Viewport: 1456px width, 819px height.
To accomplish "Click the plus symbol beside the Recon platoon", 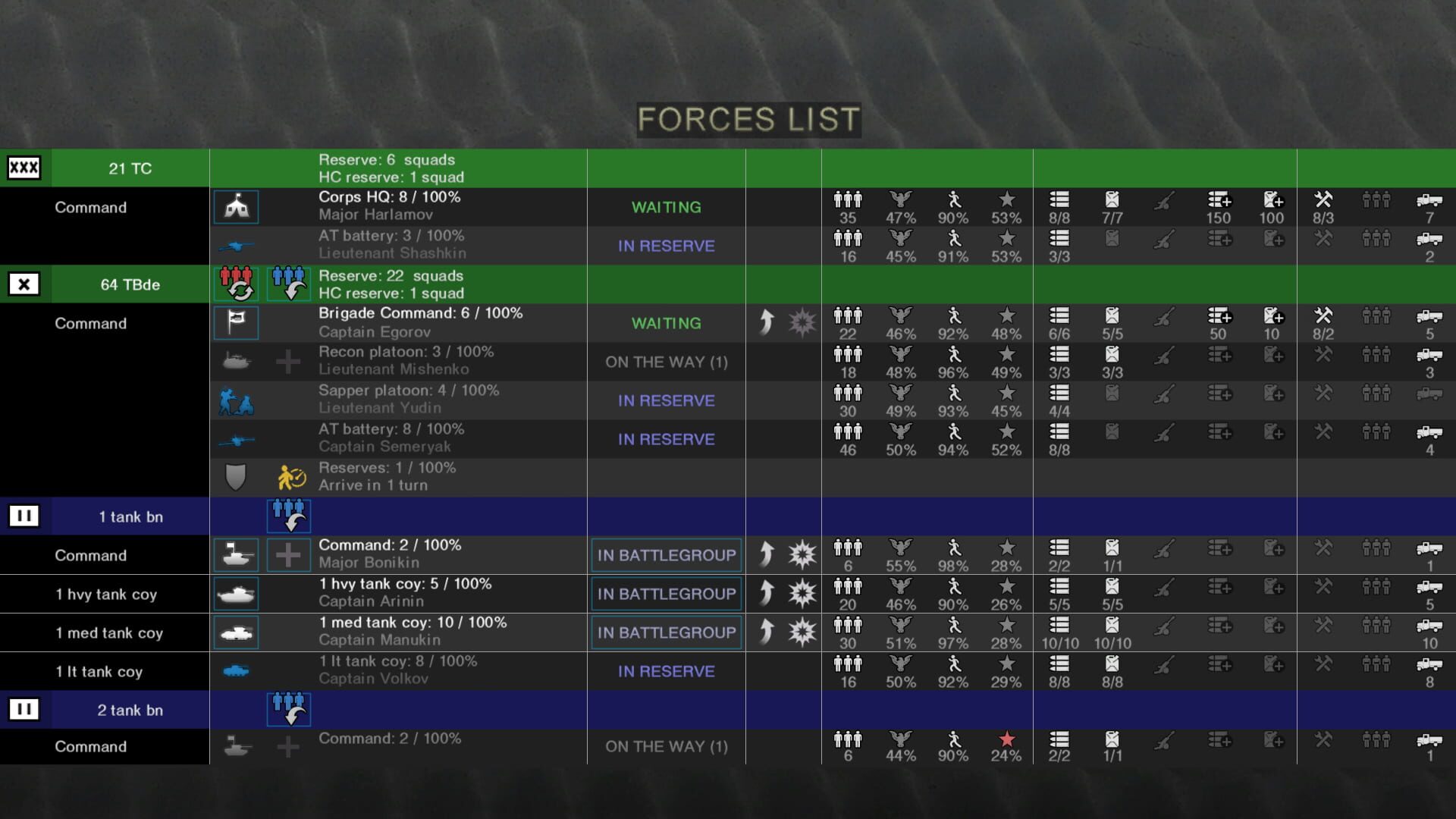I will coord(288,361).
